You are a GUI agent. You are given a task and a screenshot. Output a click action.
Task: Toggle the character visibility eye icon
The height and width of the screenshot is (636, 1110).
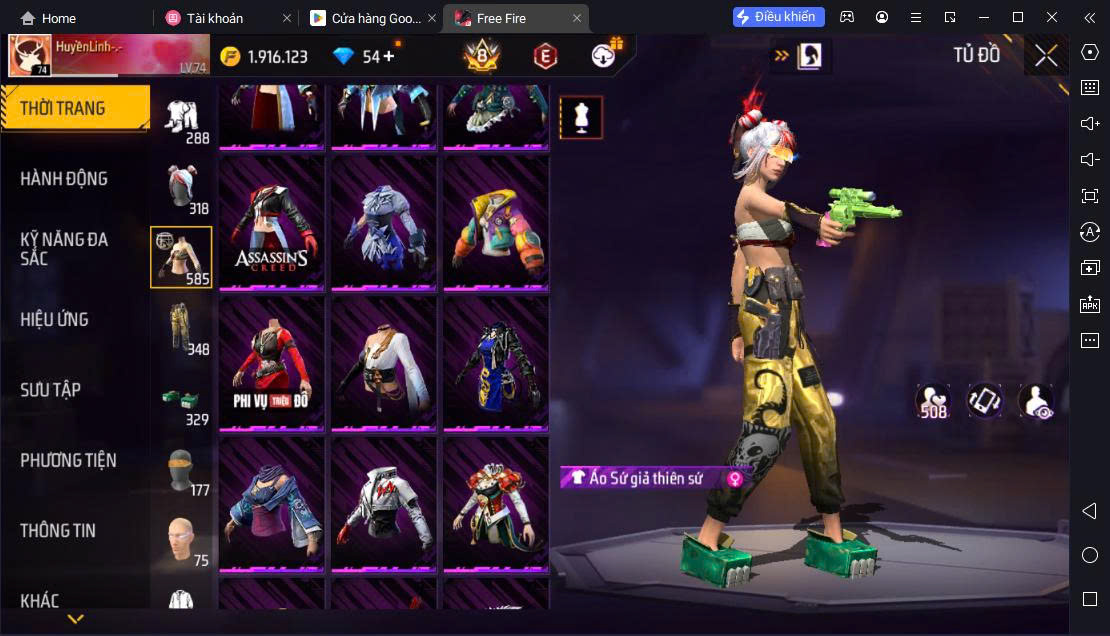[1035, 401]
